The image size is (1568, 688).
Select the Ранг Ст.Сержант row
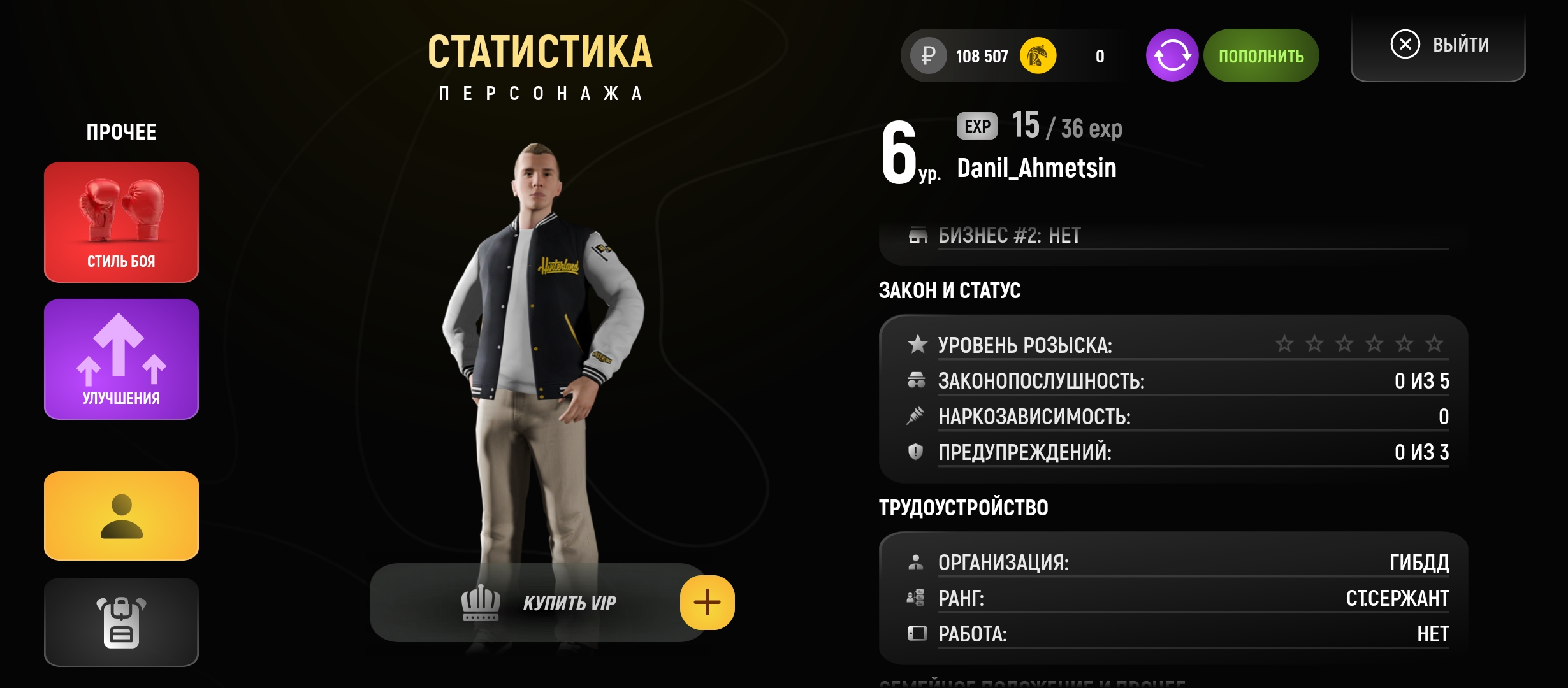(1177, 598)
